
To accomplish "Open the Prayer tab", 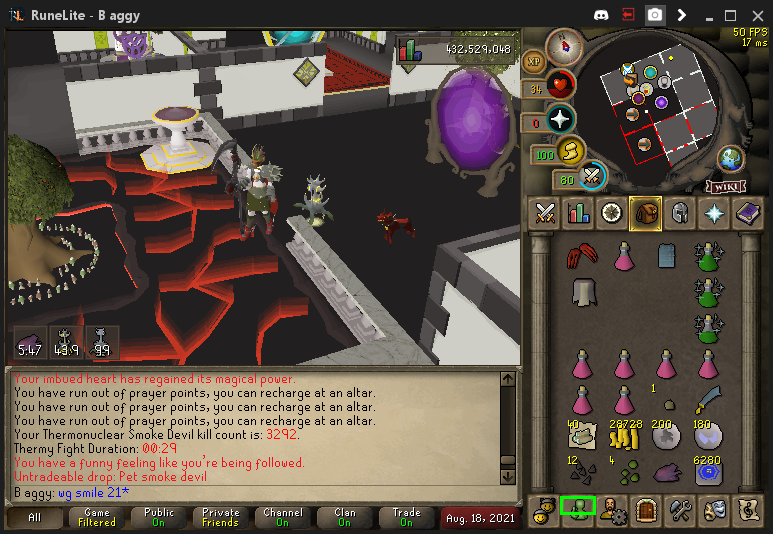I will pos(713,212).
